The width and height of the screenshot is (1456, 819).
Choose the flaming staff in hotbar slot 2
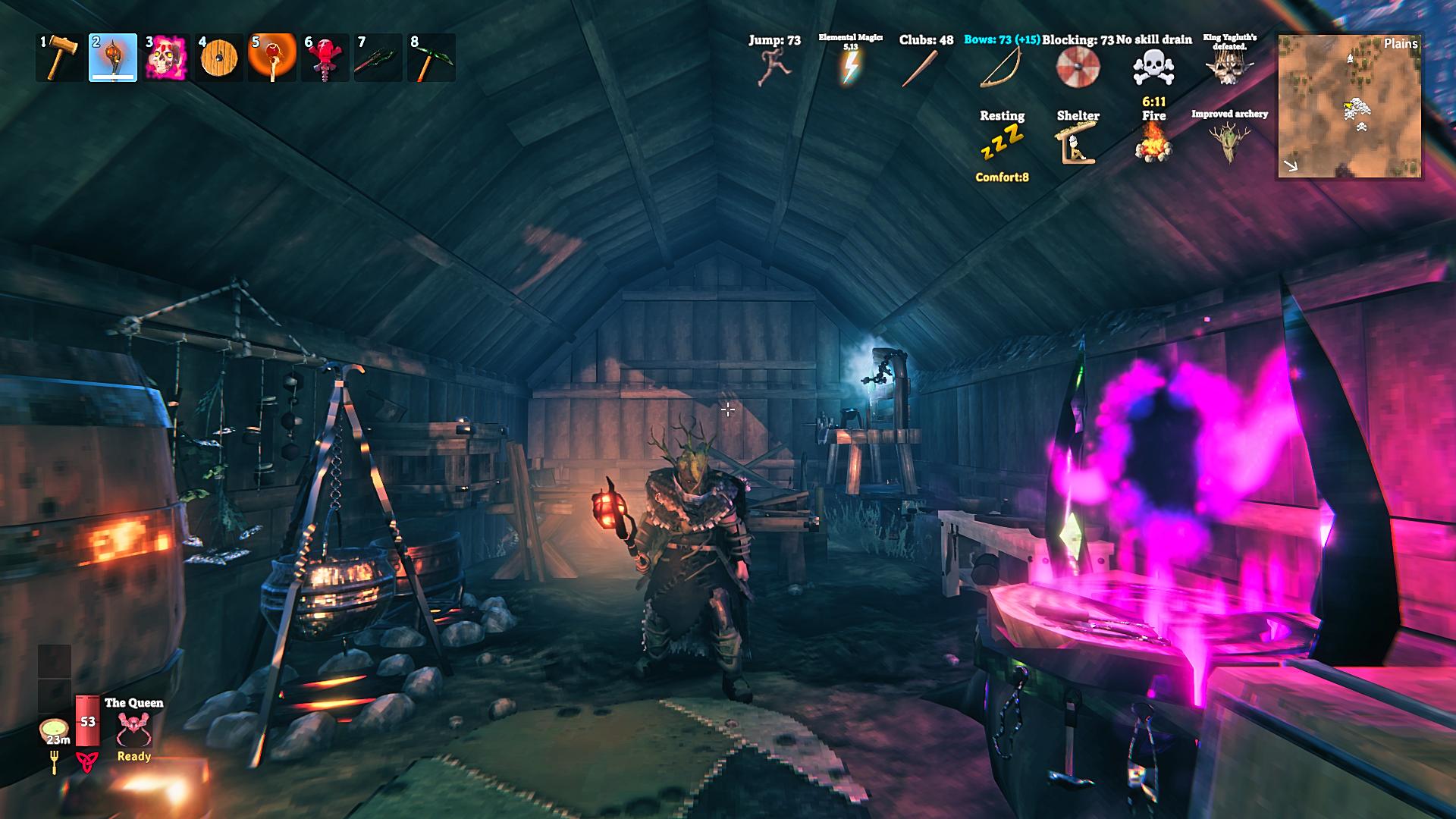coord(113,58)
